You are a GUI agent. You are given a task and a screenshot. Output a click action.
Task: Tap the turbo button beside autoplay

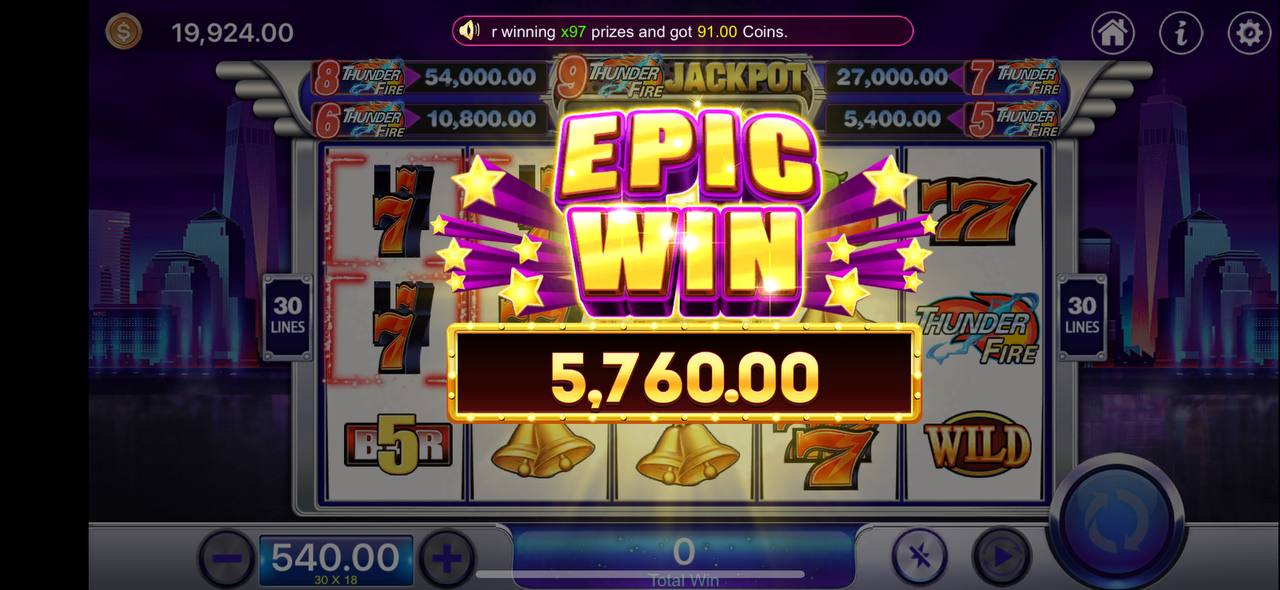coord(920,558)
